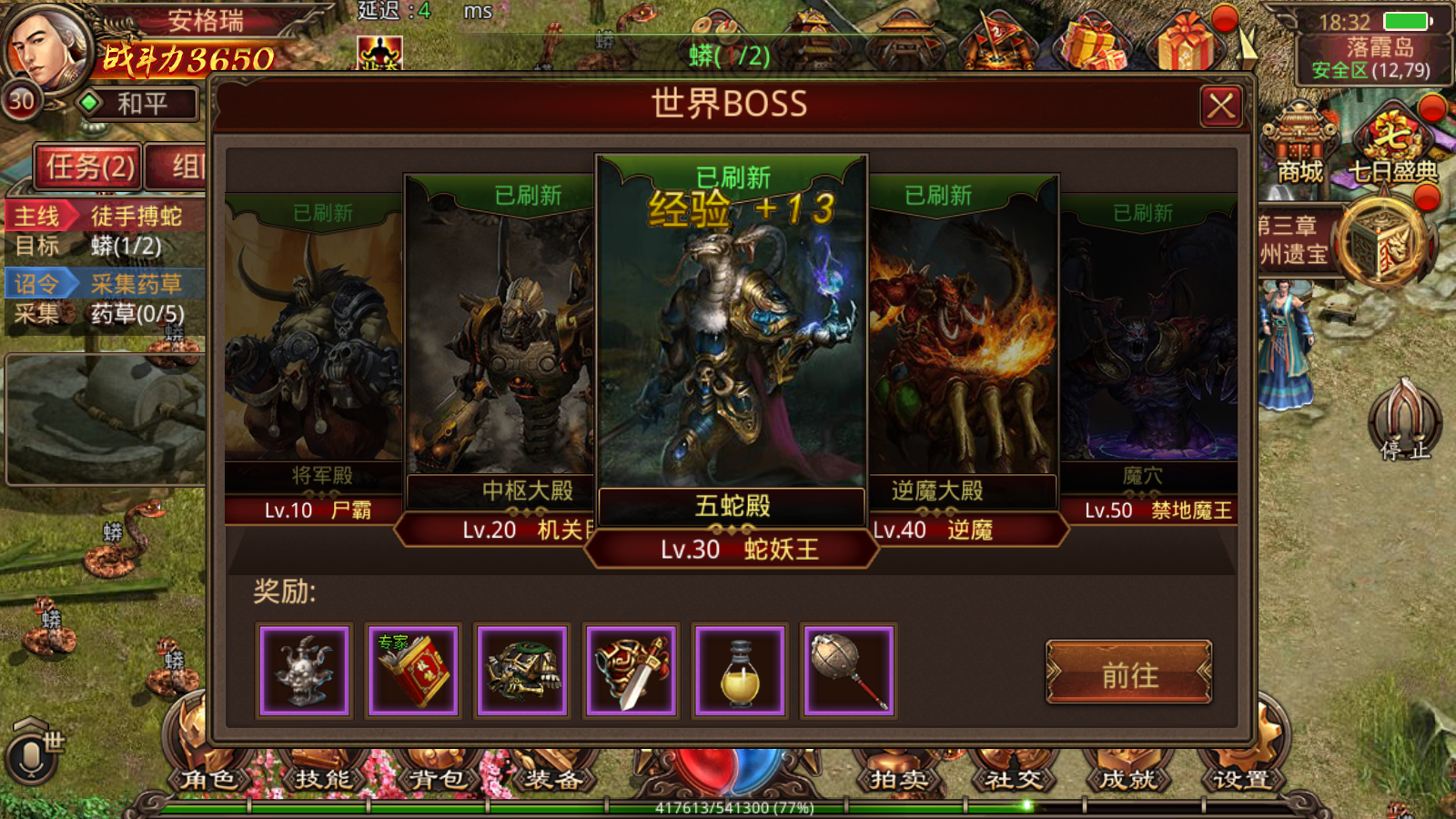This screenshot has width=1456, height=819.
Task: View the red skill book reward
Action: [413, 672]
